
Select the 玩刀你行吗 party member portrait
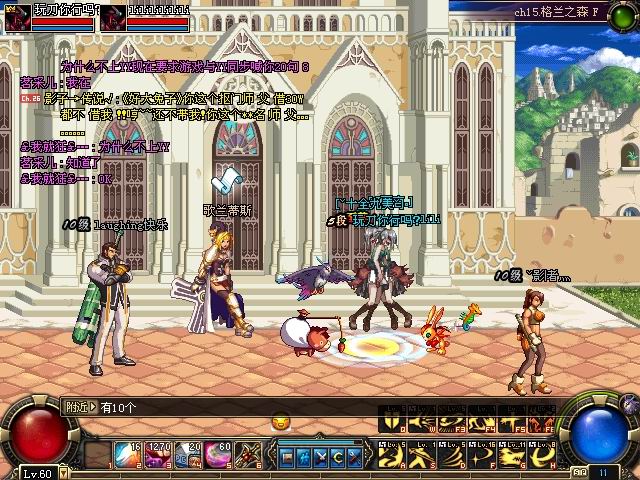pos(17,16)
